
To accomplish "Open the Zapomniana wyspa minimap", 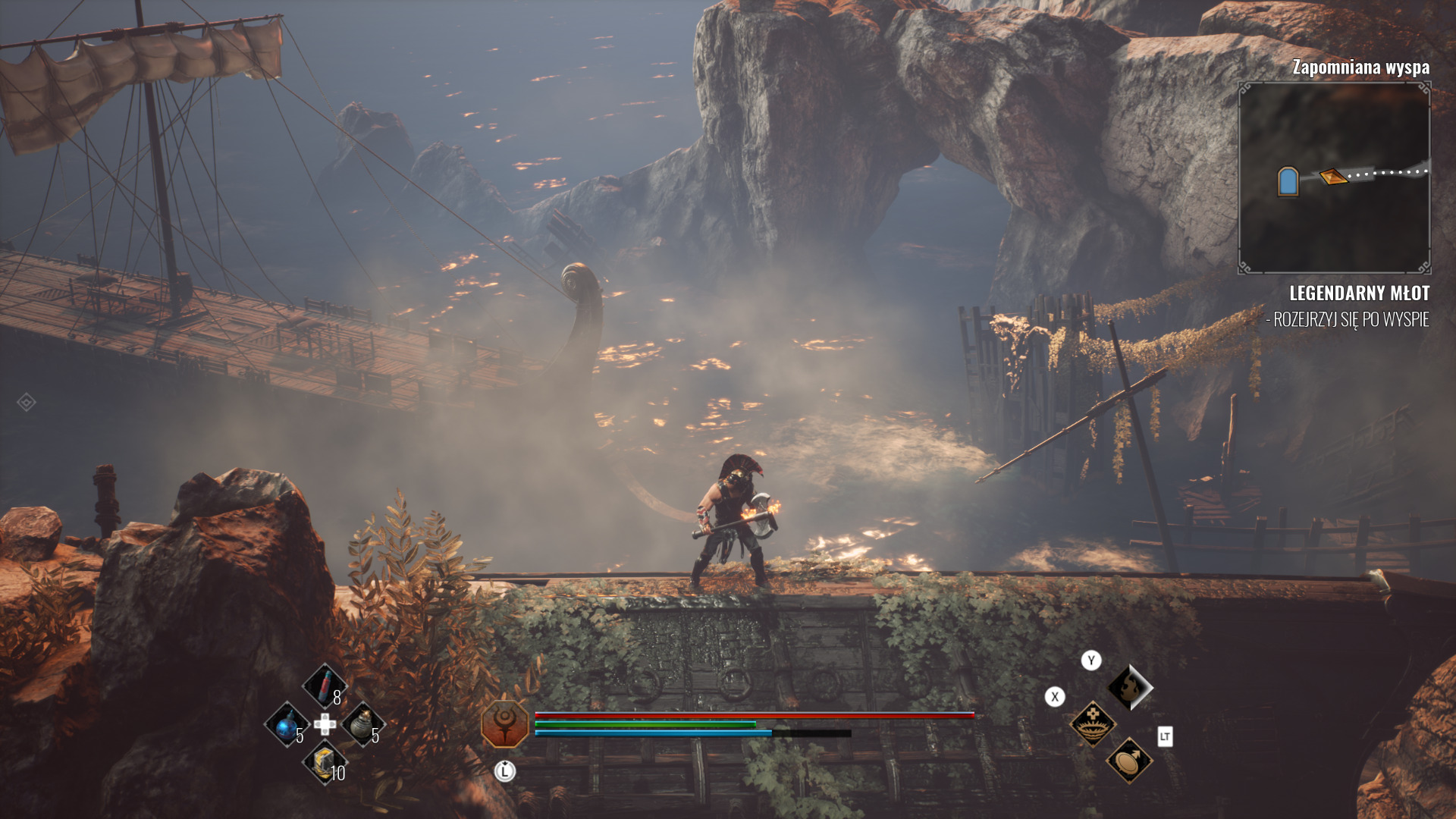I will [1334, 177].
